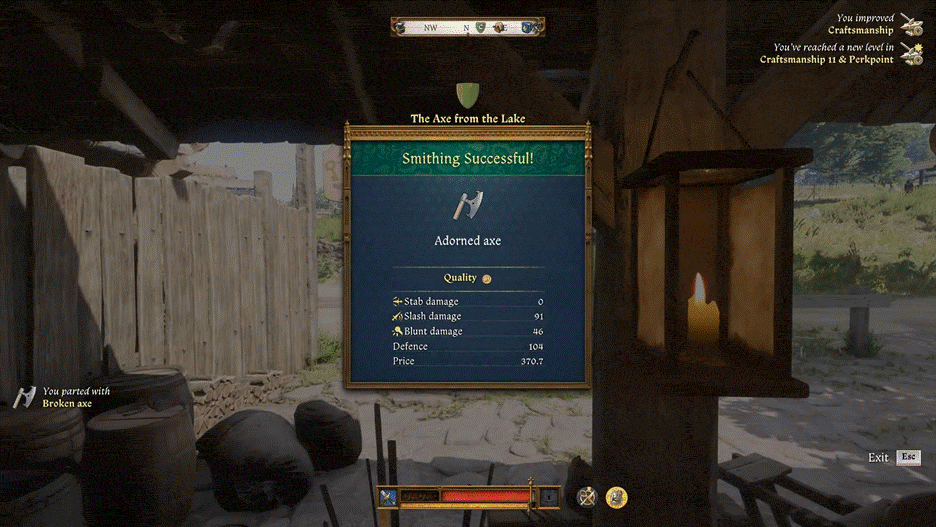Select the Adorned axe icon in the result panel

[x=467, y=205]
